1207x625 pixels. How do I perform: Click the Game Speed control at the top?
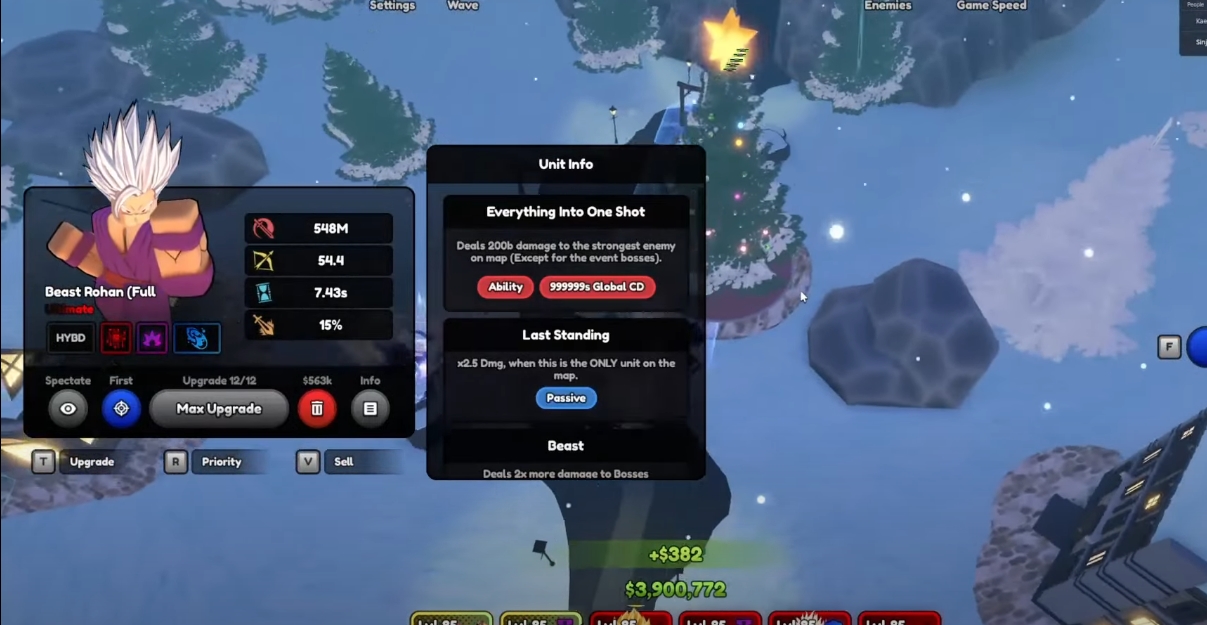[x=991, y=6]
